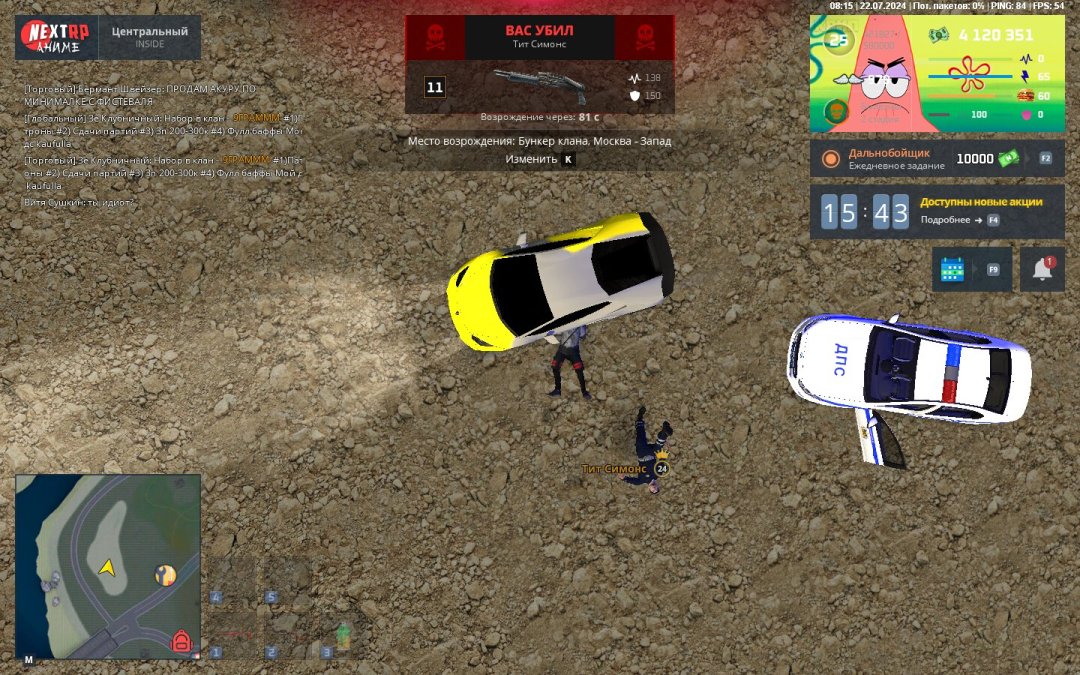
Task: Open the notification bell
Action: 1042,270
